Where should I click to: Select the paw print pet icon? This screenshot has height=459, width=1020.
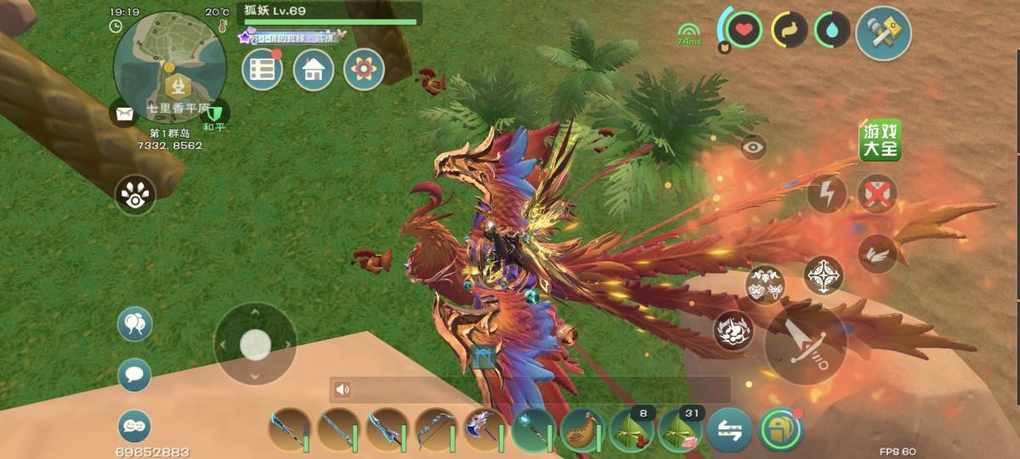point(135,195)
